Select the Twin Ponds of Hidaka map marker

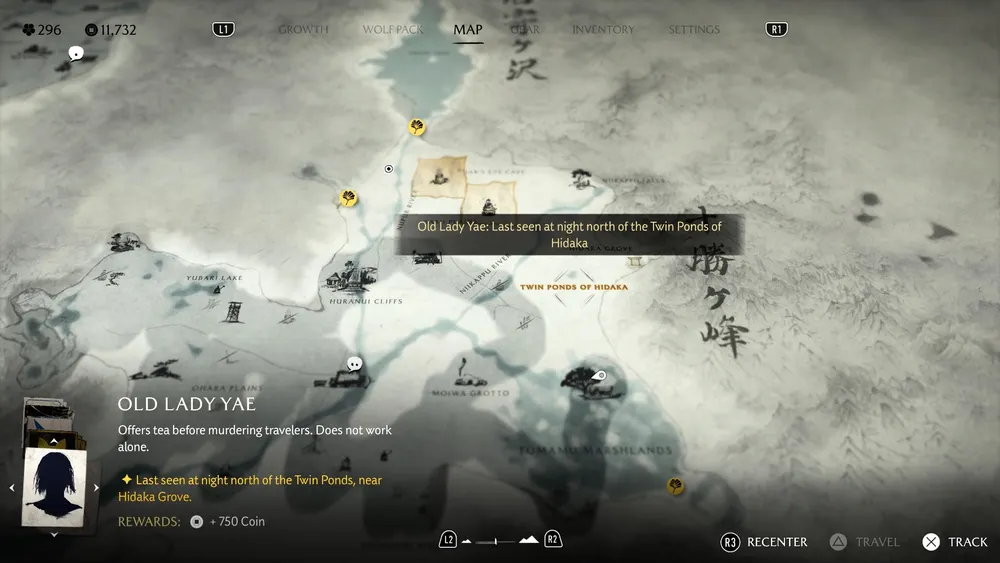pos(573,287)
